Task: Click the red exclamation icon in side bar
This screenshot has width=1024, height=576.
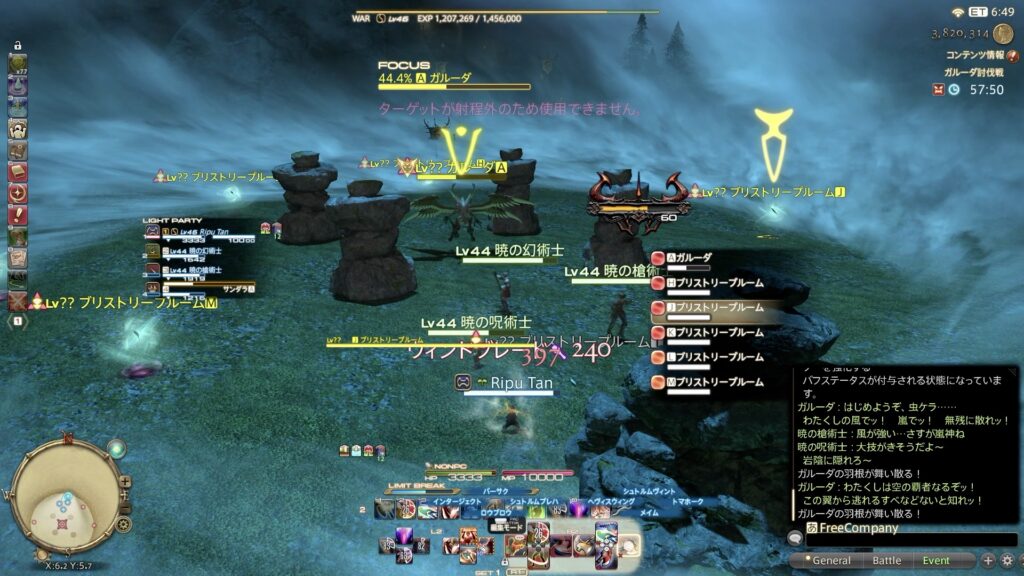Action: [17, 214]
